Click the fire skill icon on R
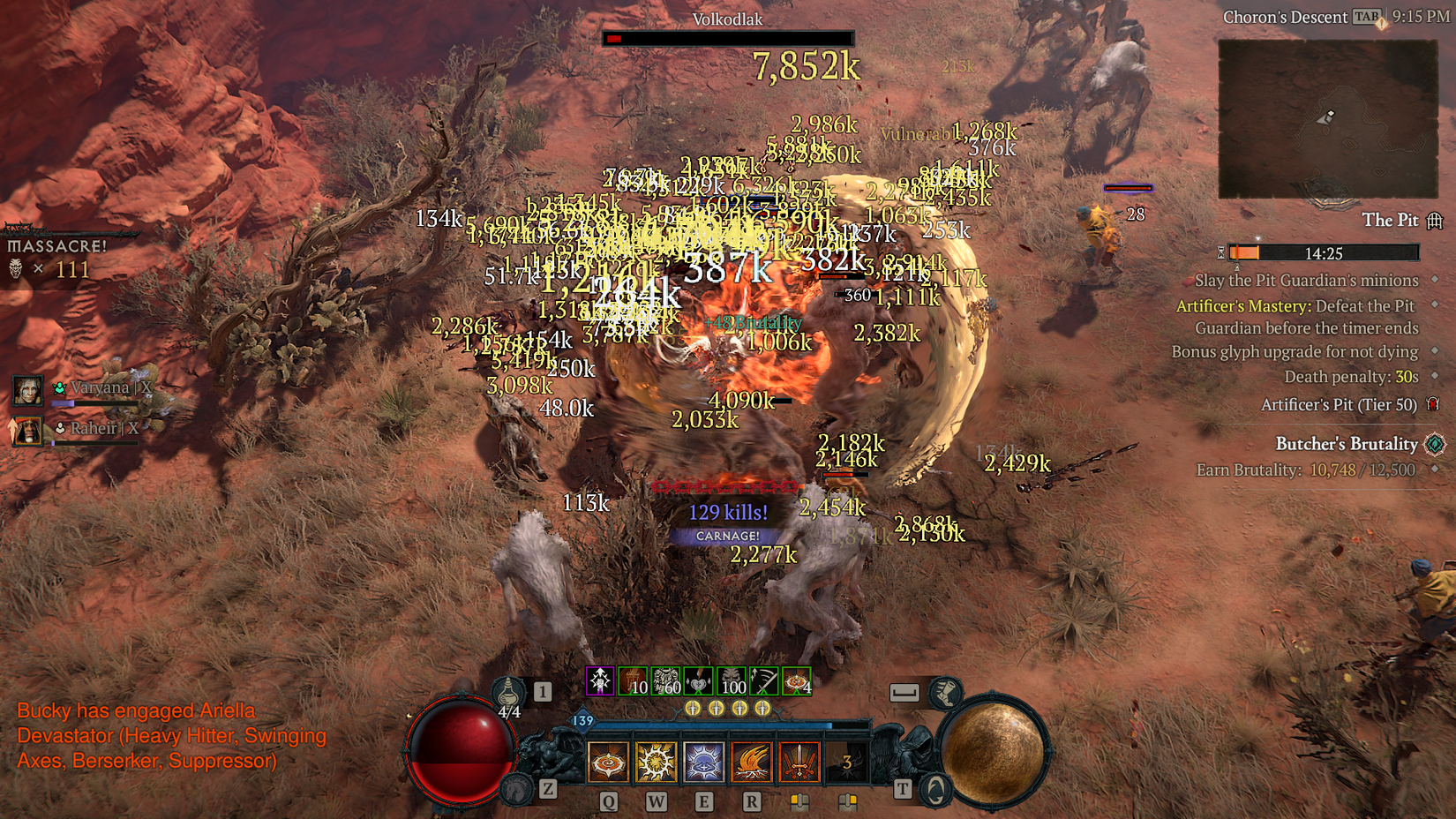The image size is (1456, 819). [x=751, y=762]
